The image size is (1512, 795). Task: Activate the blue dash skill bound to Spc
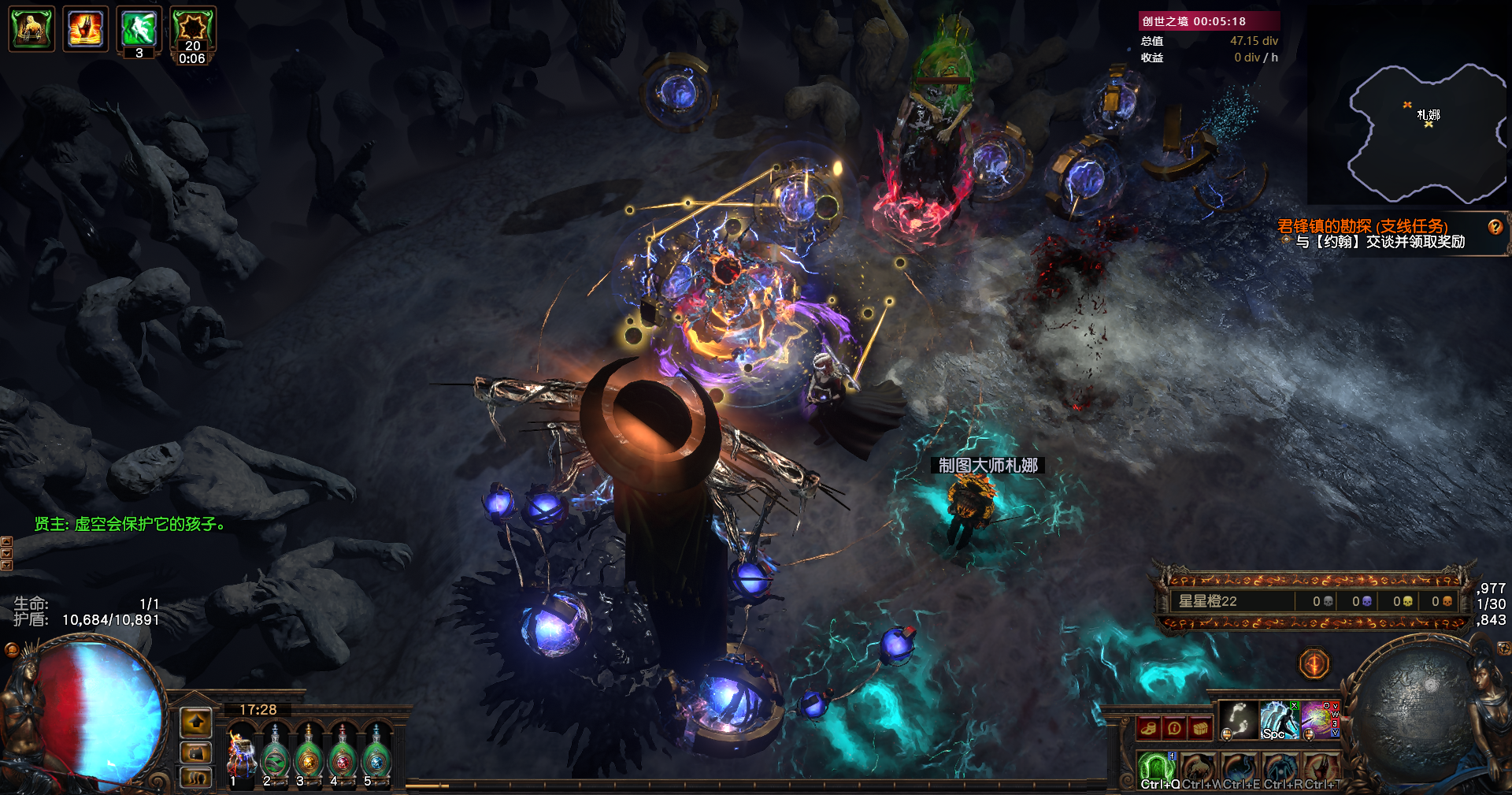click(1279, 719)
